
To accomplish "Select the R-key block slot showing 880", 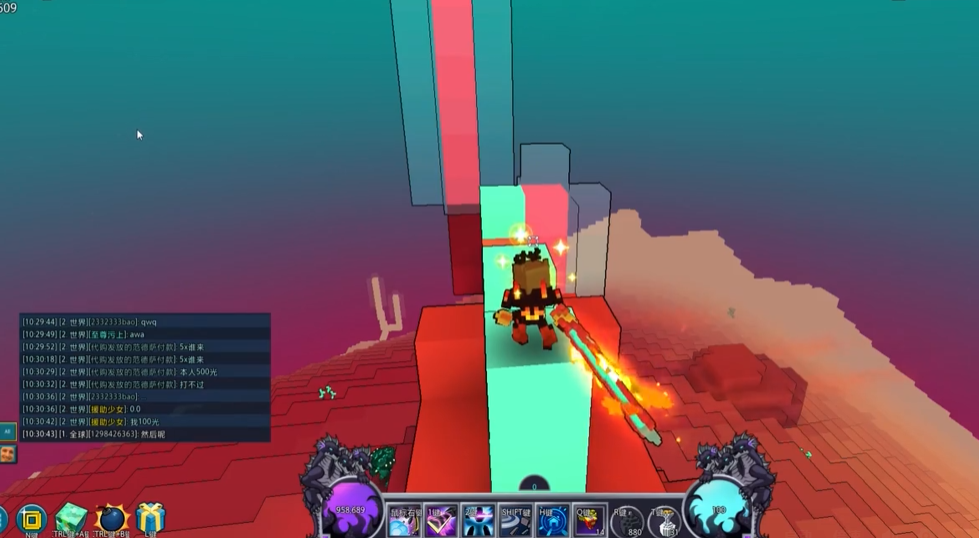I will (630, 521).
